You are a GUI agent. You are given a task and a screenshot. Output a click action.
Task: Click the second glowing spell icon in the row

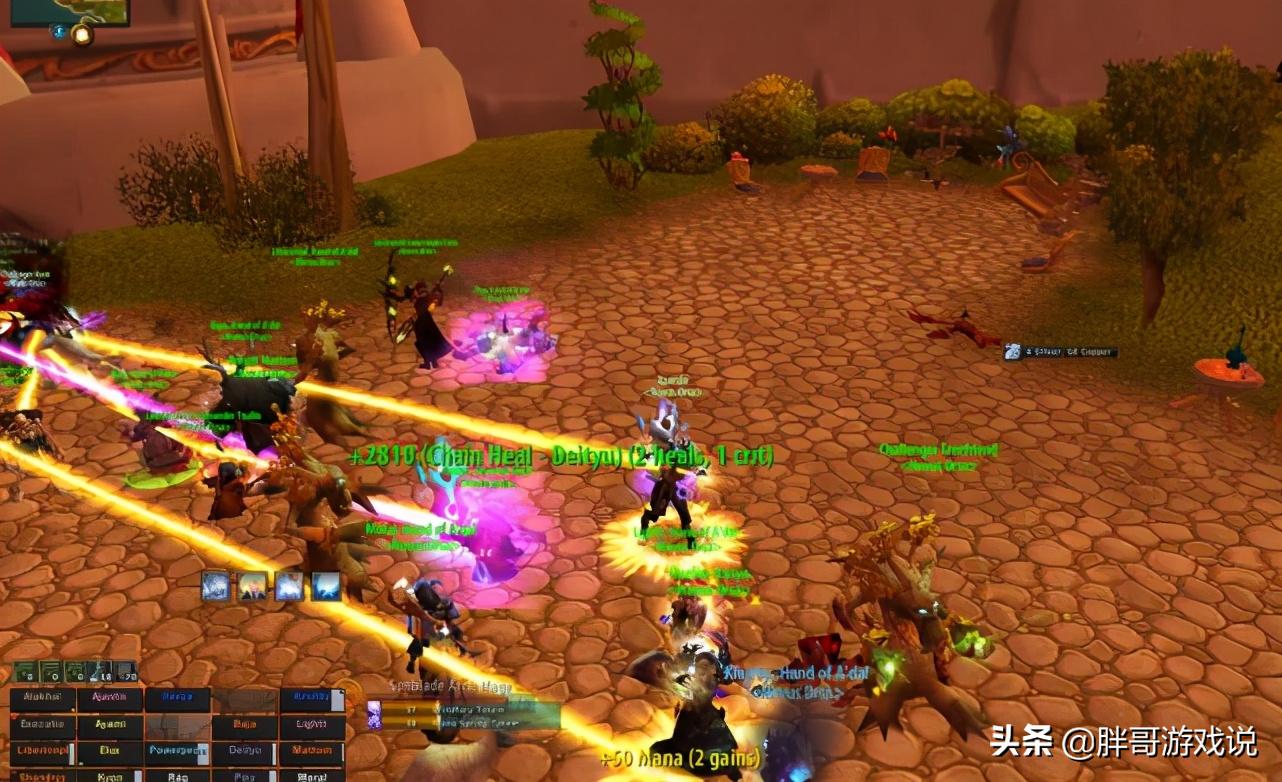[252, 586]
